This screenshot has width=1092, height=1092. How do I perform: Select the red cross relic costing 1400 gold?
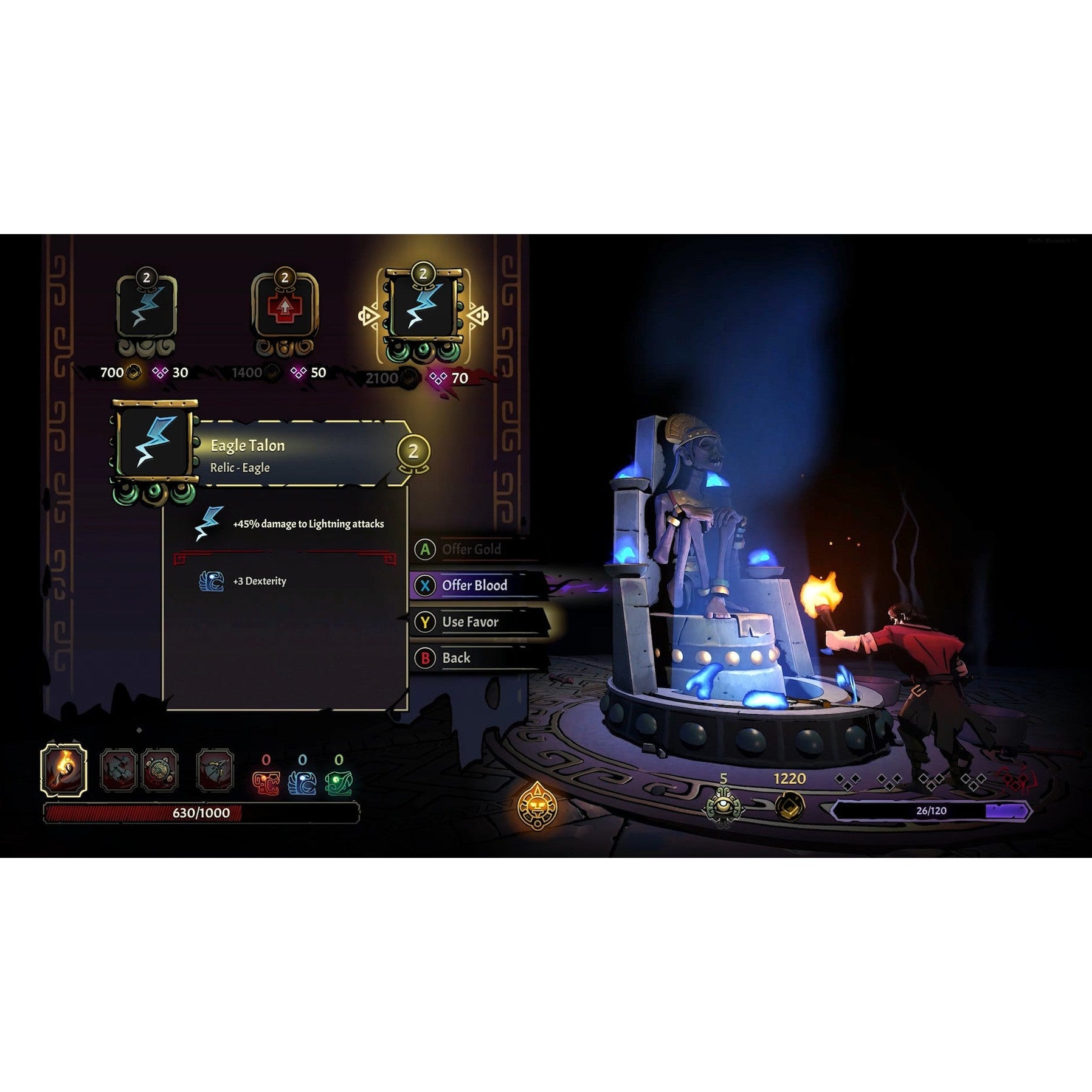coord(285,308)
